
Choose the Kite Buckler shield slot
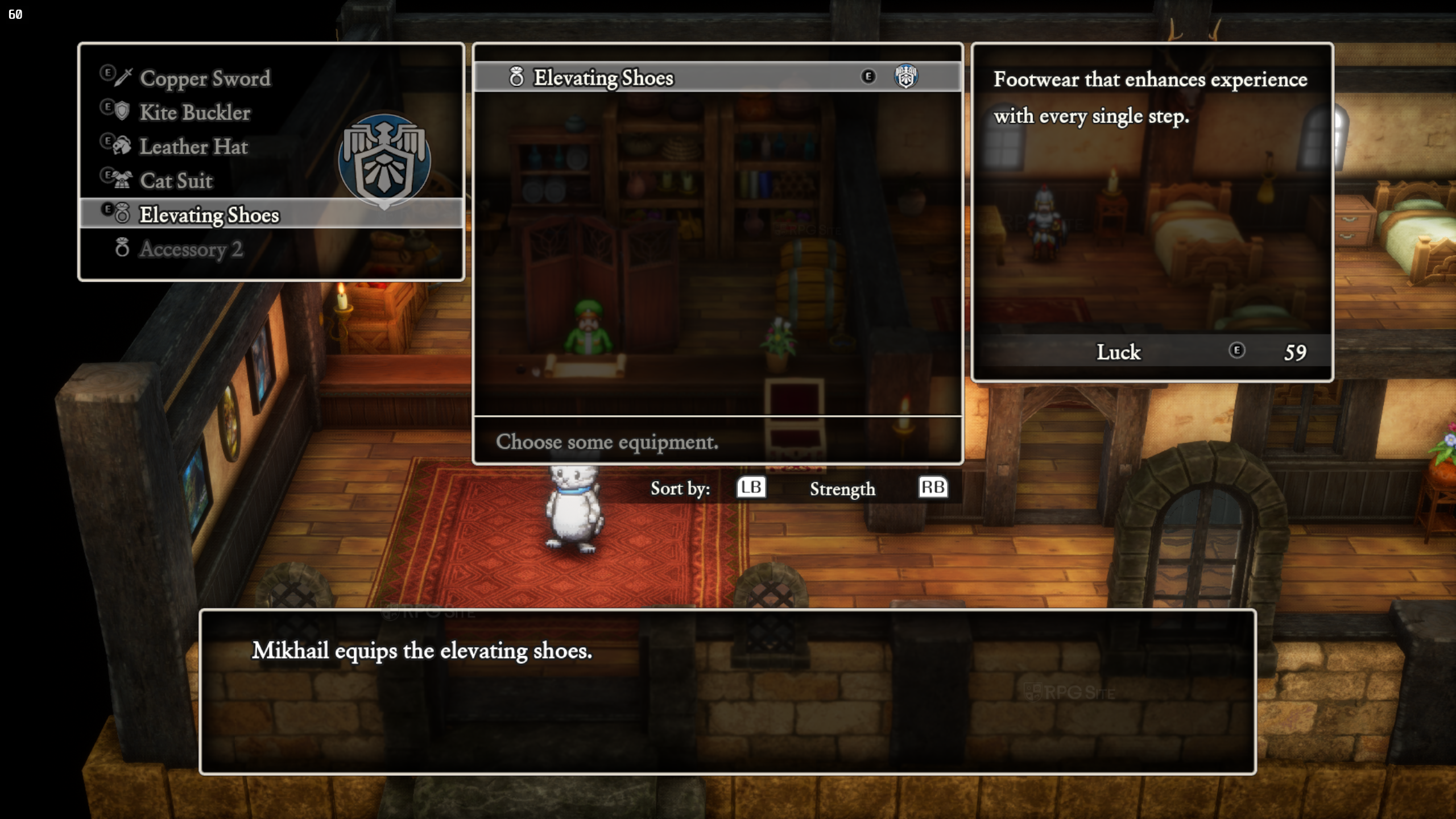click(x=195, y=113)
